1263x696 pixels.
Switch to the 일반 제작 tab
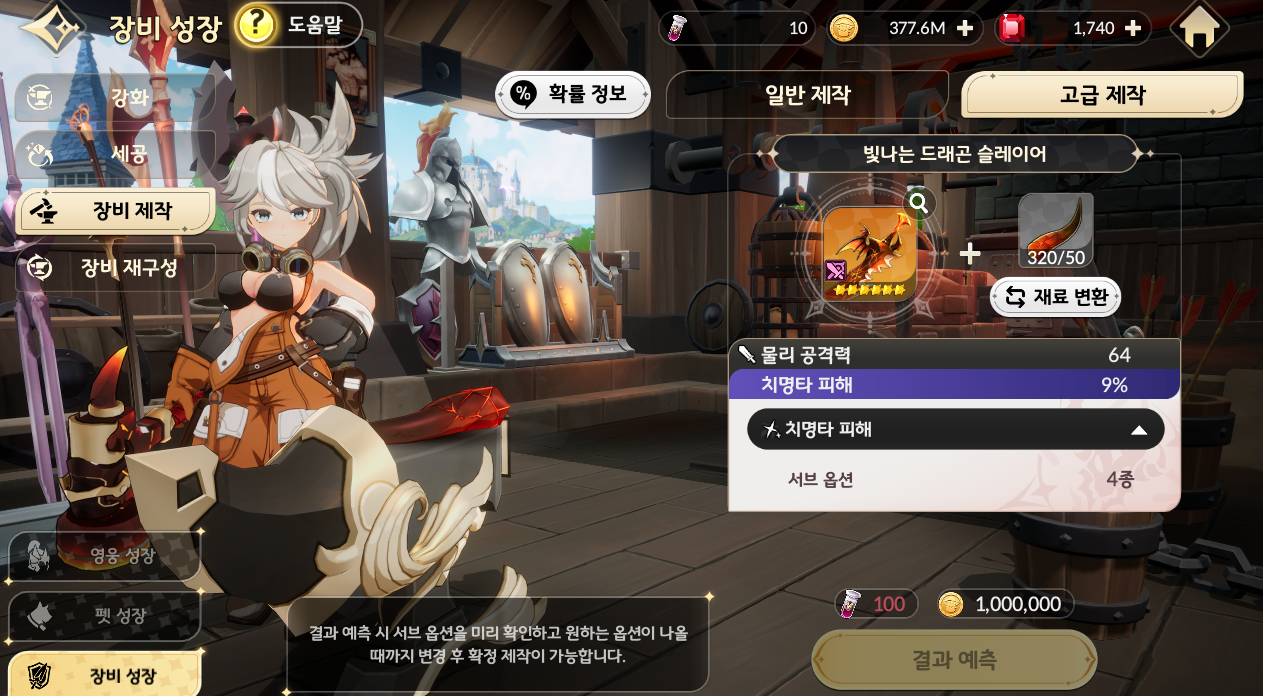click(806, 95)
